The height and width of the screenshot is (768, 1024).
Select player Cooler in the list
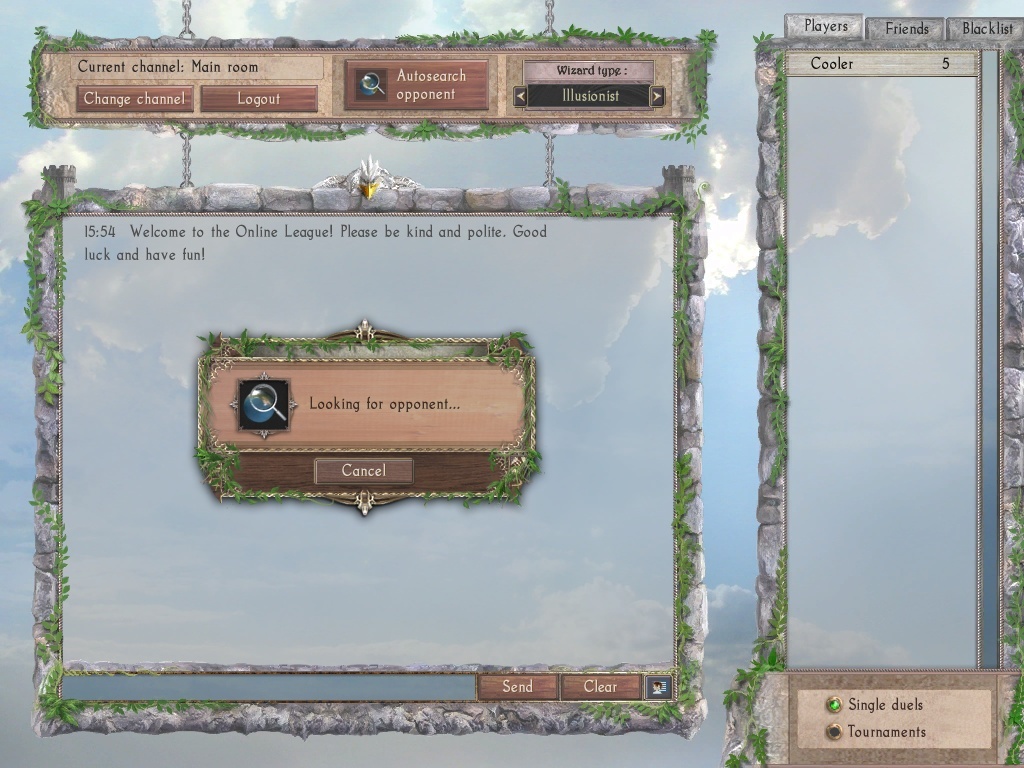881,64
